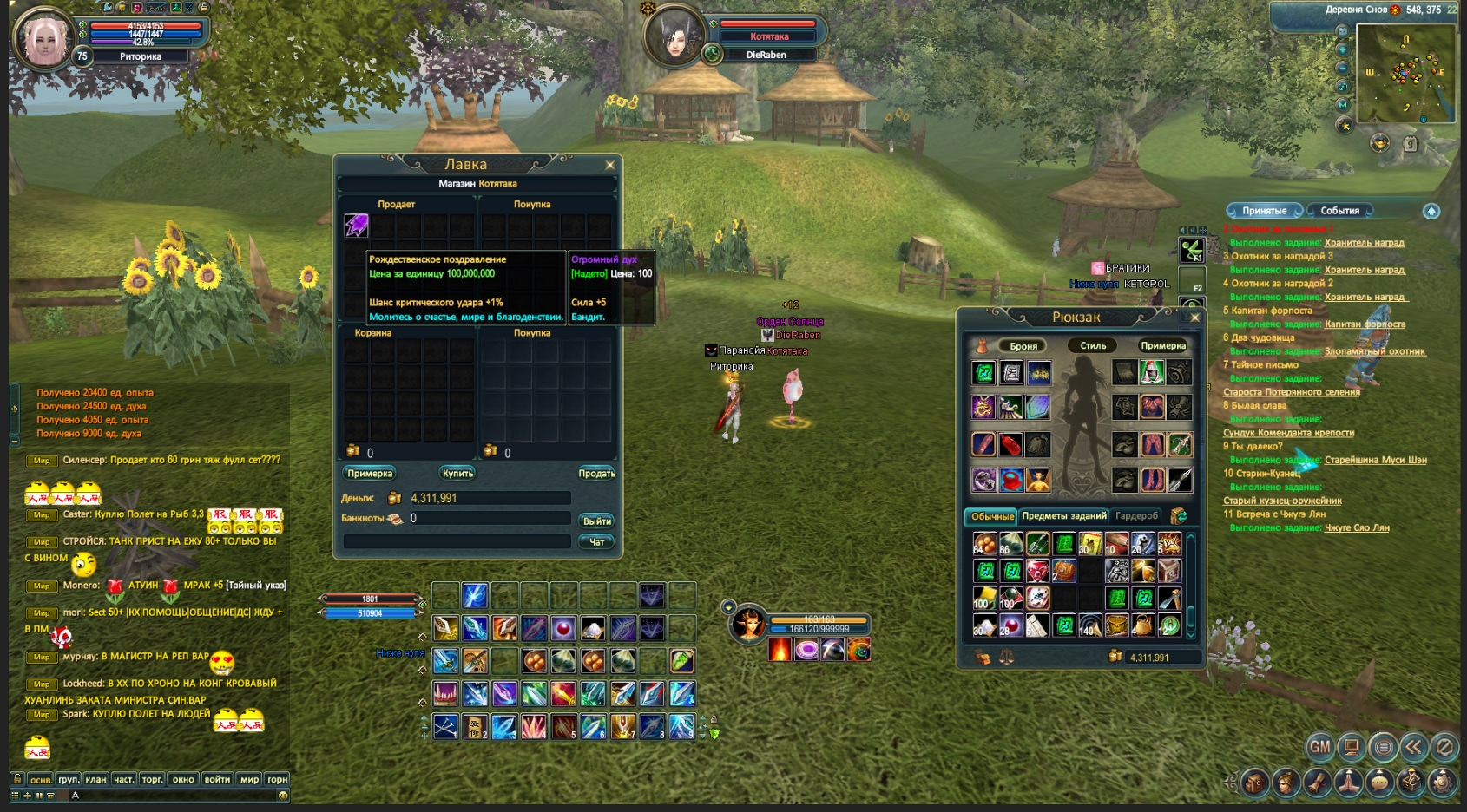This screenshot has height=812, width=1467.
Task: Click the Продать button
Action: click(x=596, y=474)
